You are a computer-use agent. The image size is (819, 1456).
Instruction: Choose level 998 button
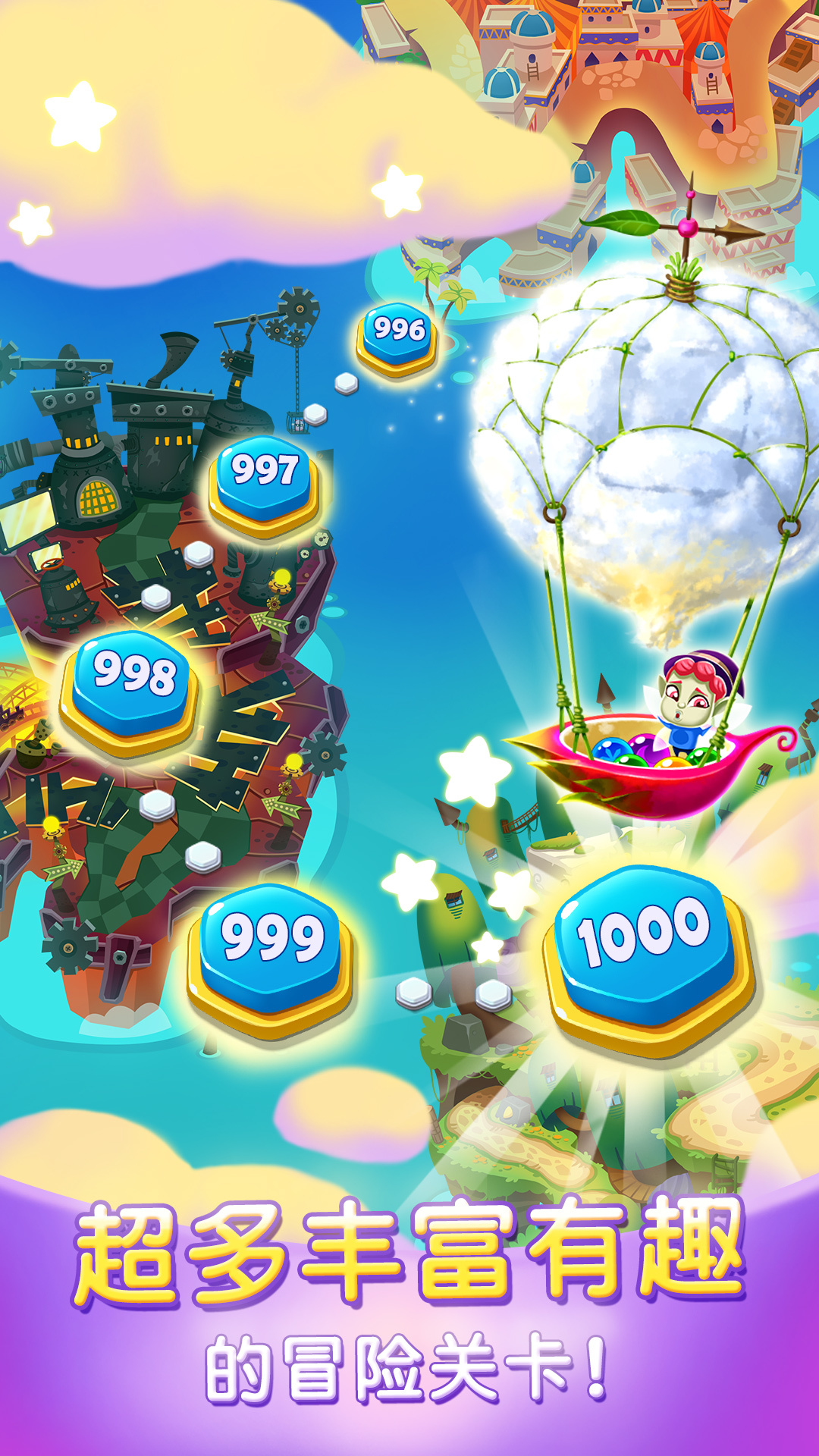point(132,686)
